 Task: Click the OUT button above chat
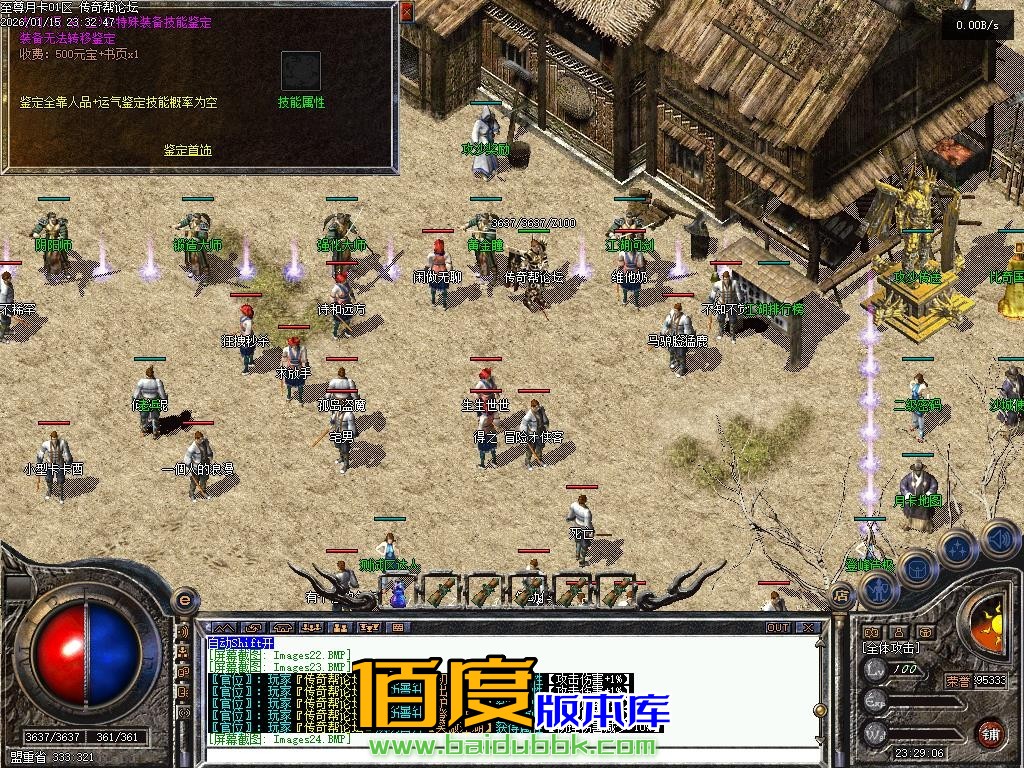778,628
